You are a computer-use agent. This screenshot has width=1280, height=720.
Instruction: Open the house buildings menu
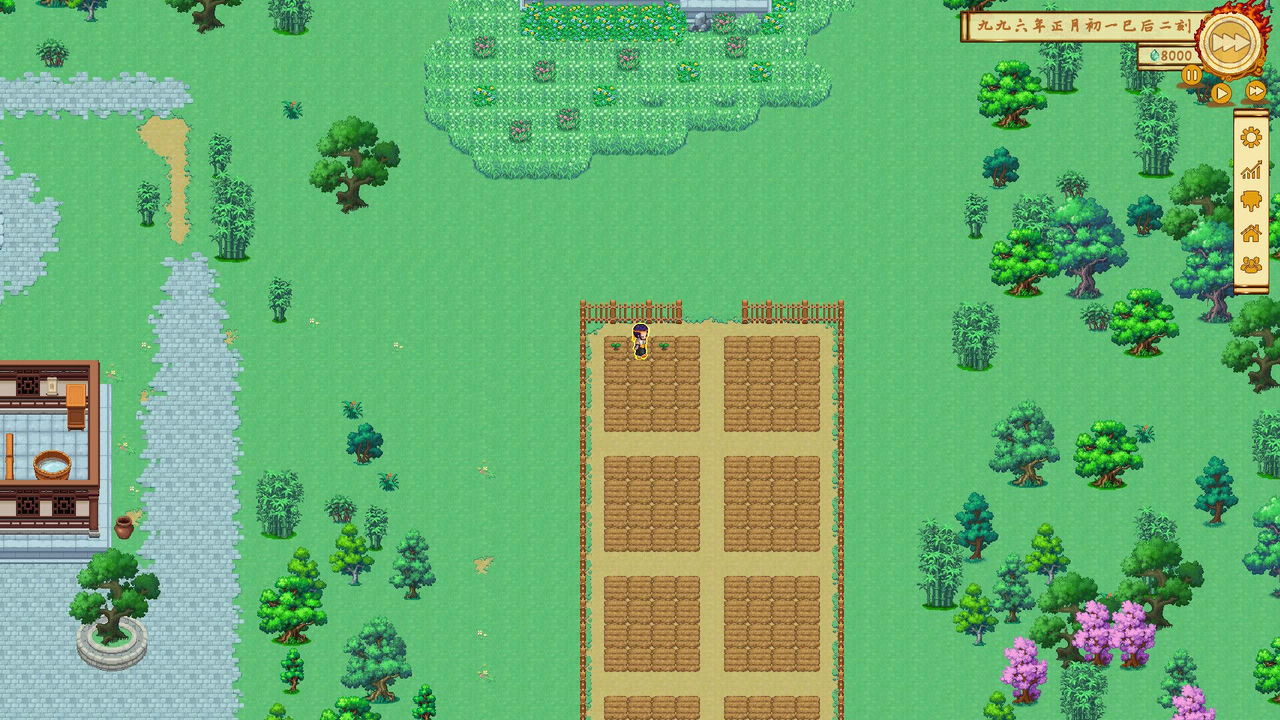click(1251, 233)
